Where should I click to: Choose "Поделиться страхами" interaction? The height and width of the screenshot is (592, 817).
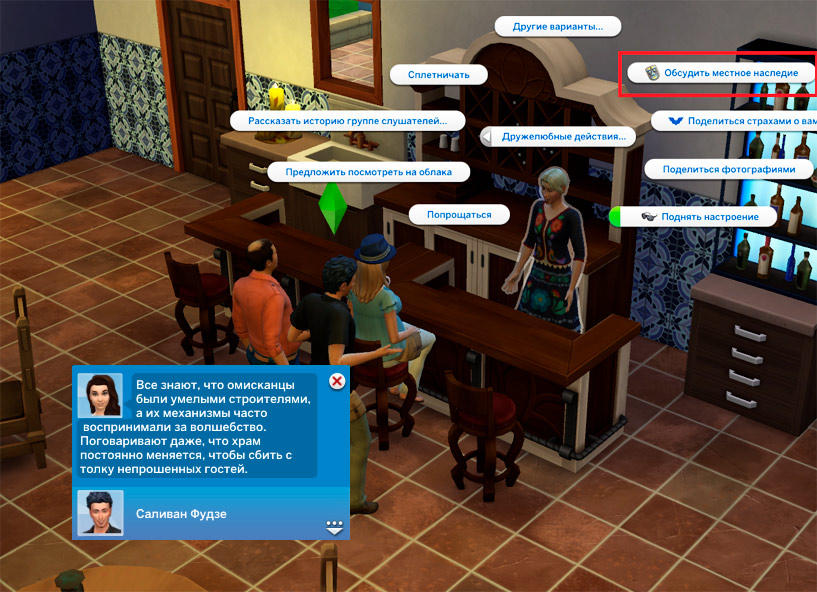(736, 121)
